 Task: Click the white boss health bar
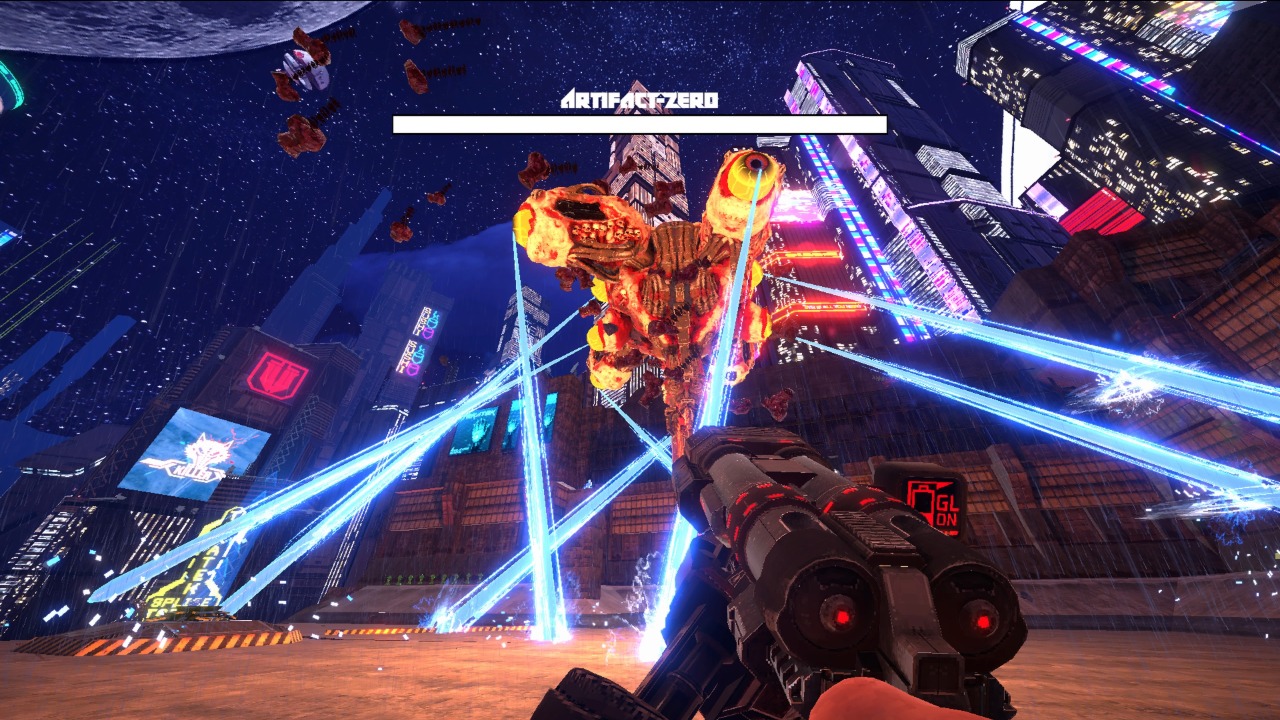(x=640, y=123)
